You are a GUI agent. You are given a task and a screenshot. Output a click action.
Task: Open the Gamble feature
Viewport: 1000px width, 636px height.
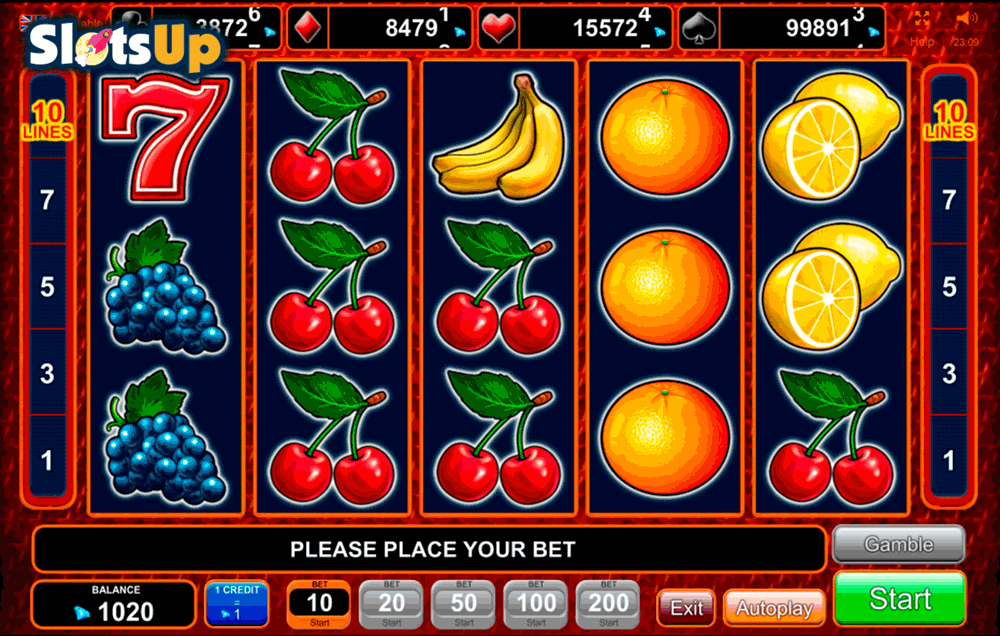pos(898,545)
